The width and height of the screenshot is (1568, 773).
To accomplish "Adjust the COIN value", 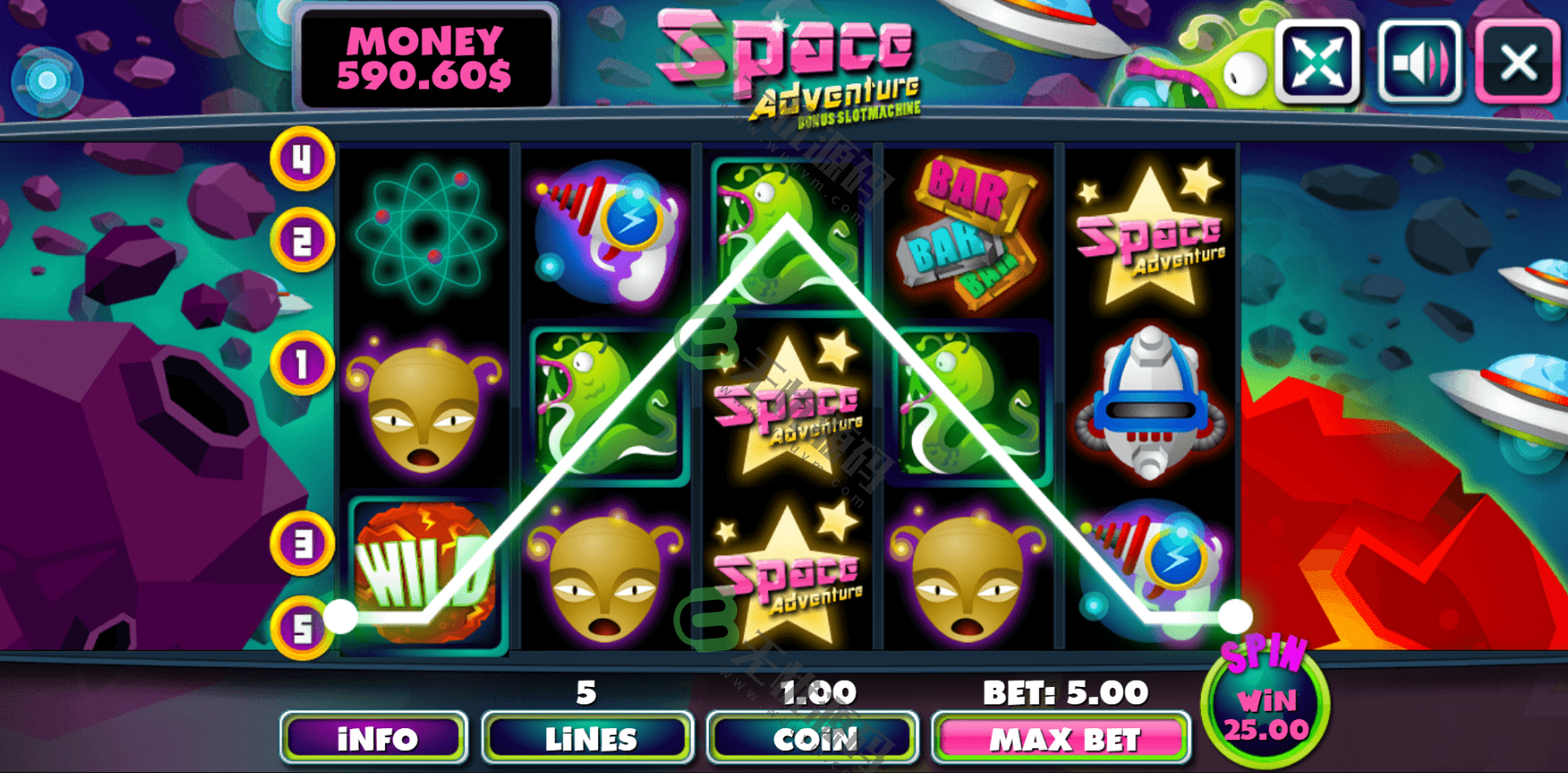I will 813,737.
